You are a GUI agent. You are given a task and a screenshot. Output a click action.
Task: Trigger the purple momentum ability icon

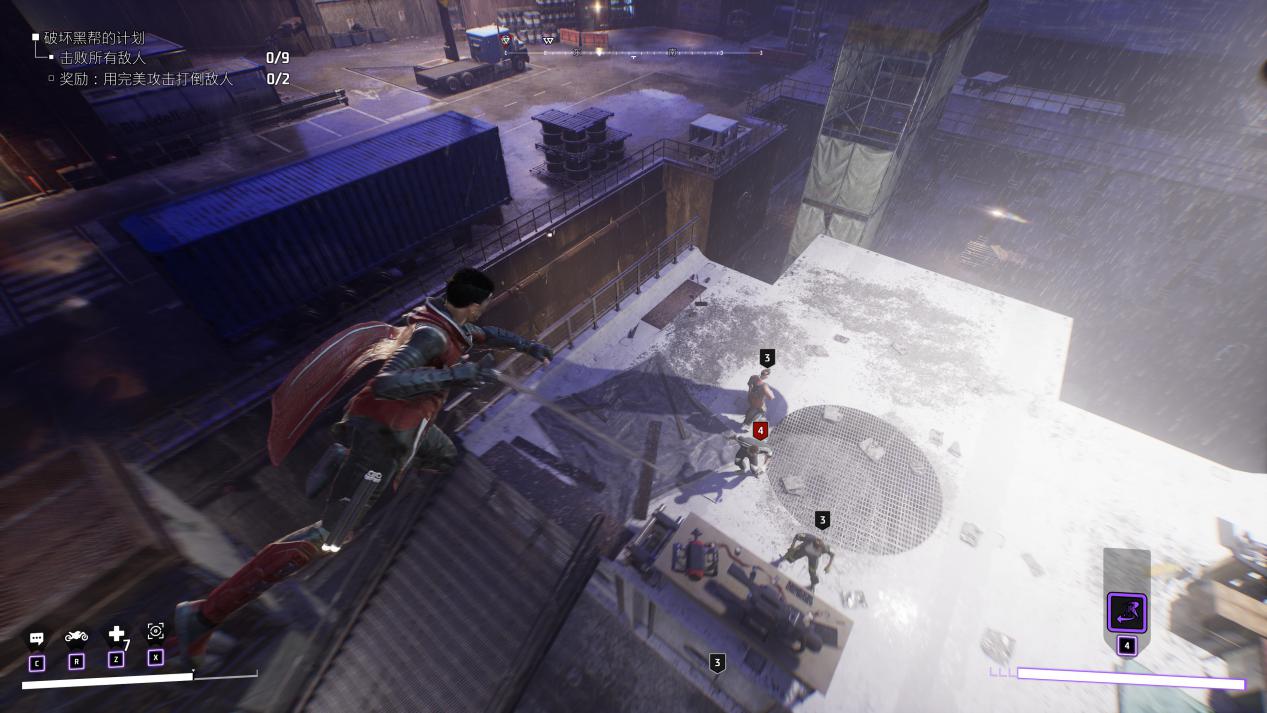tap(1126, 612)
